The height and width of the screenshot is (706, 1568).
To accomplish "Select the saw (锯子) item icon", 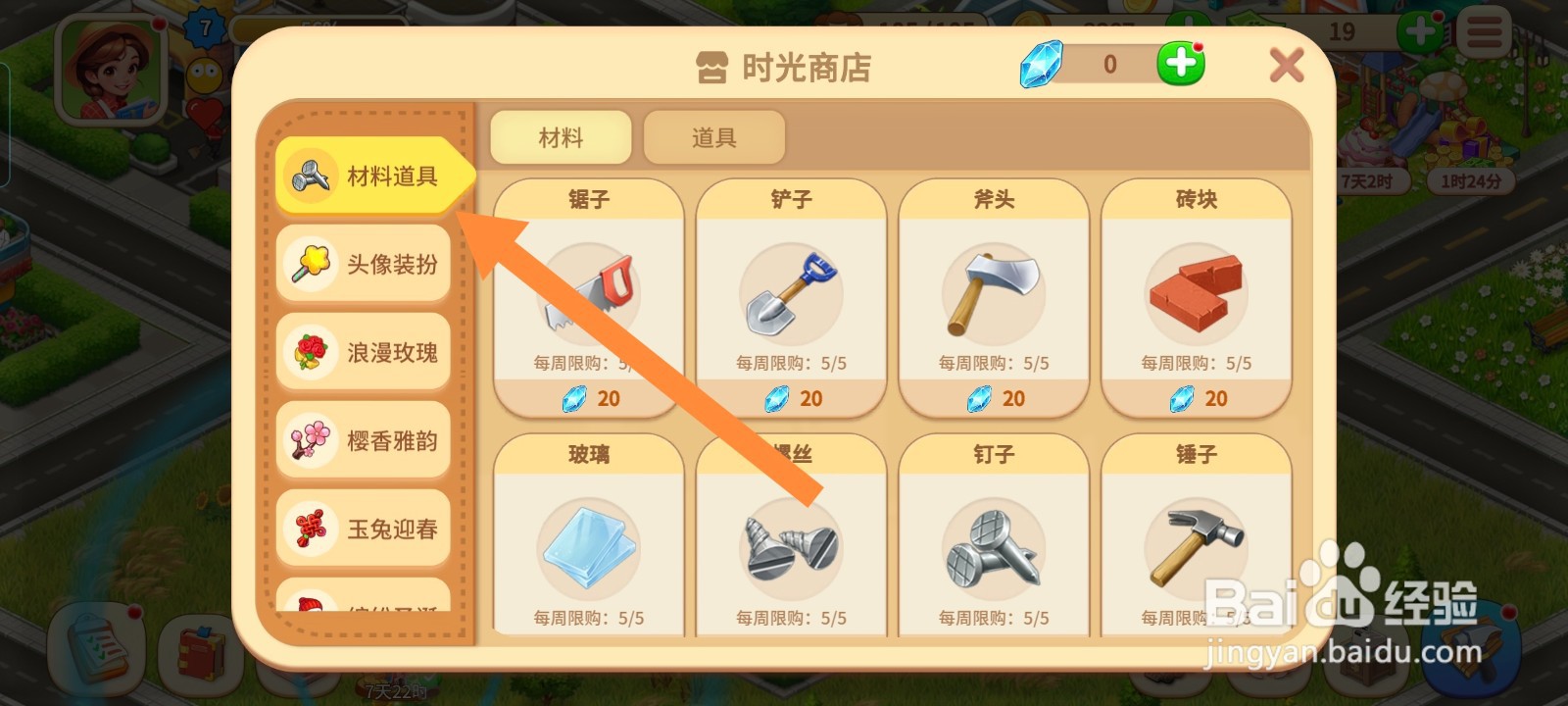I will [586, 291].
